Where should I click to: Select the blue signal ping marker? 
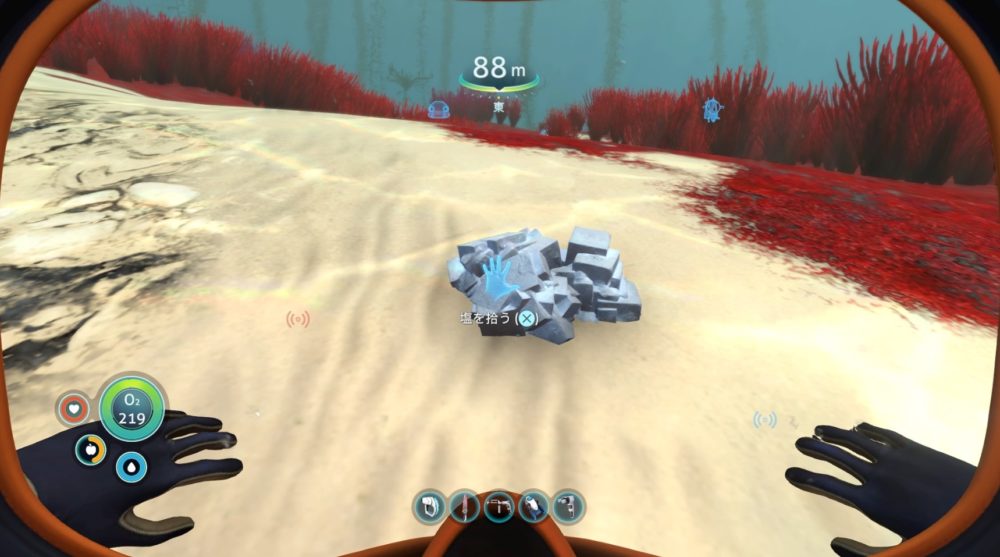pyautogui.click(x=764, y=420)
